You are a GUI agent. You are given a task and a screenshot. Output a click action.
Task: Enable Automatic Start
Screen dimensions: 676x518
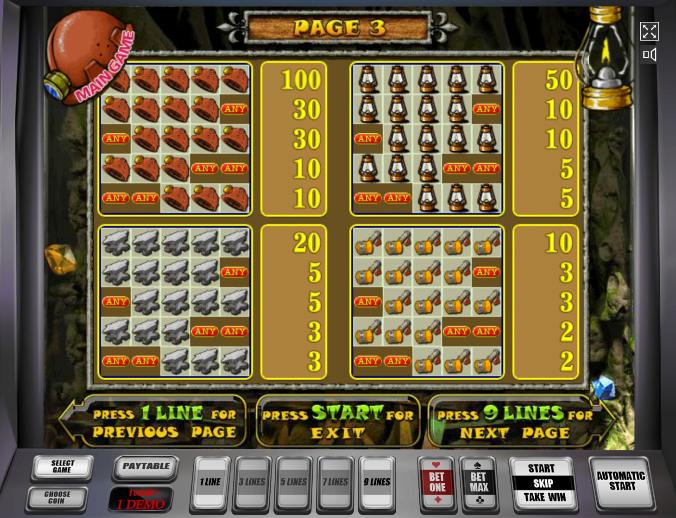[622, 481]
